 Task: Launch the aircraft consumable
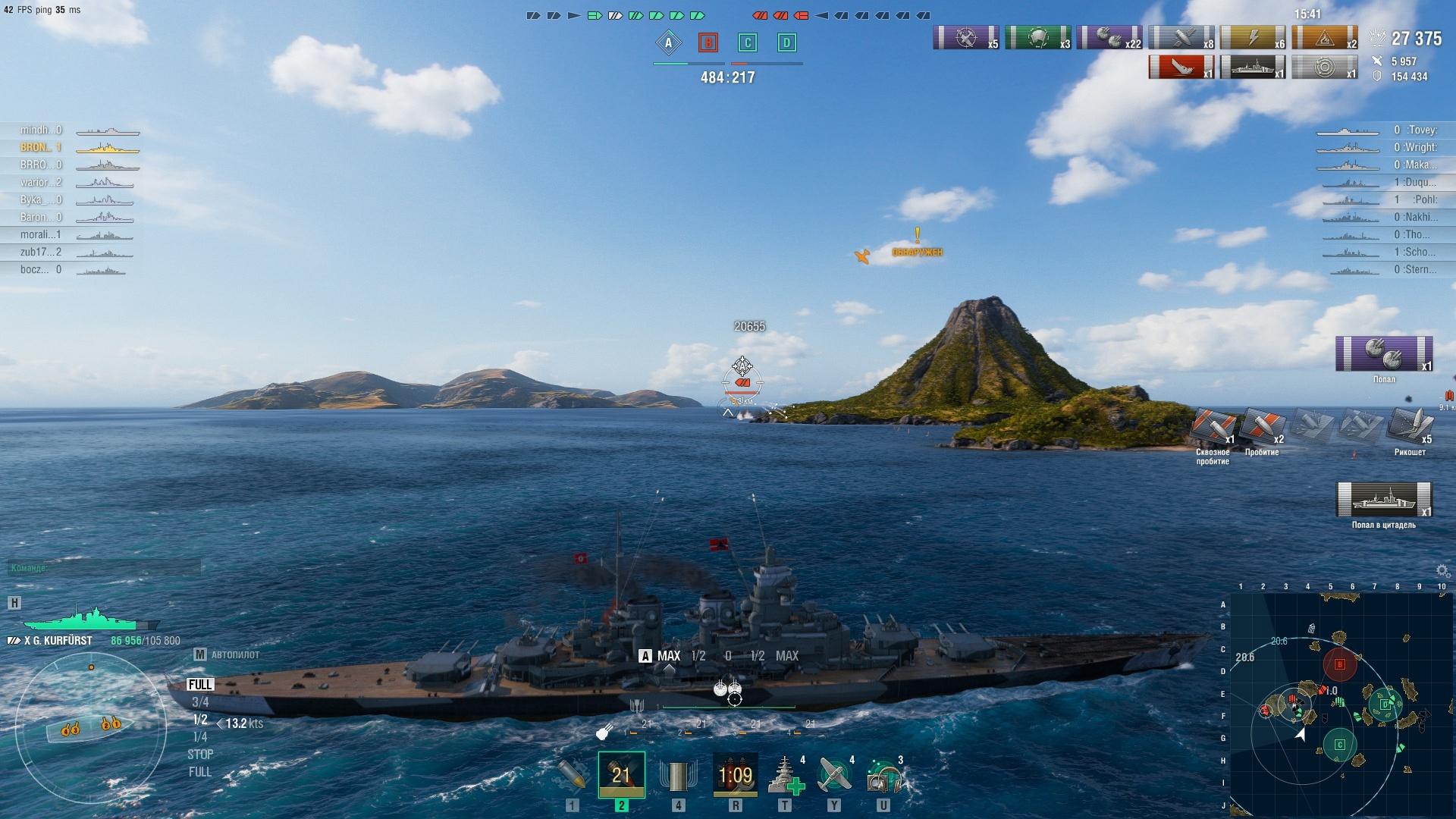coord(834,774)
